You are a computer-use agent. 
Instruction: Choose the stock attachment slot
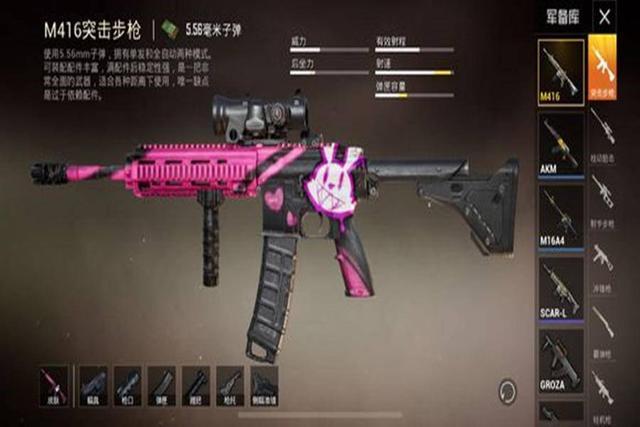click(229, 386)
